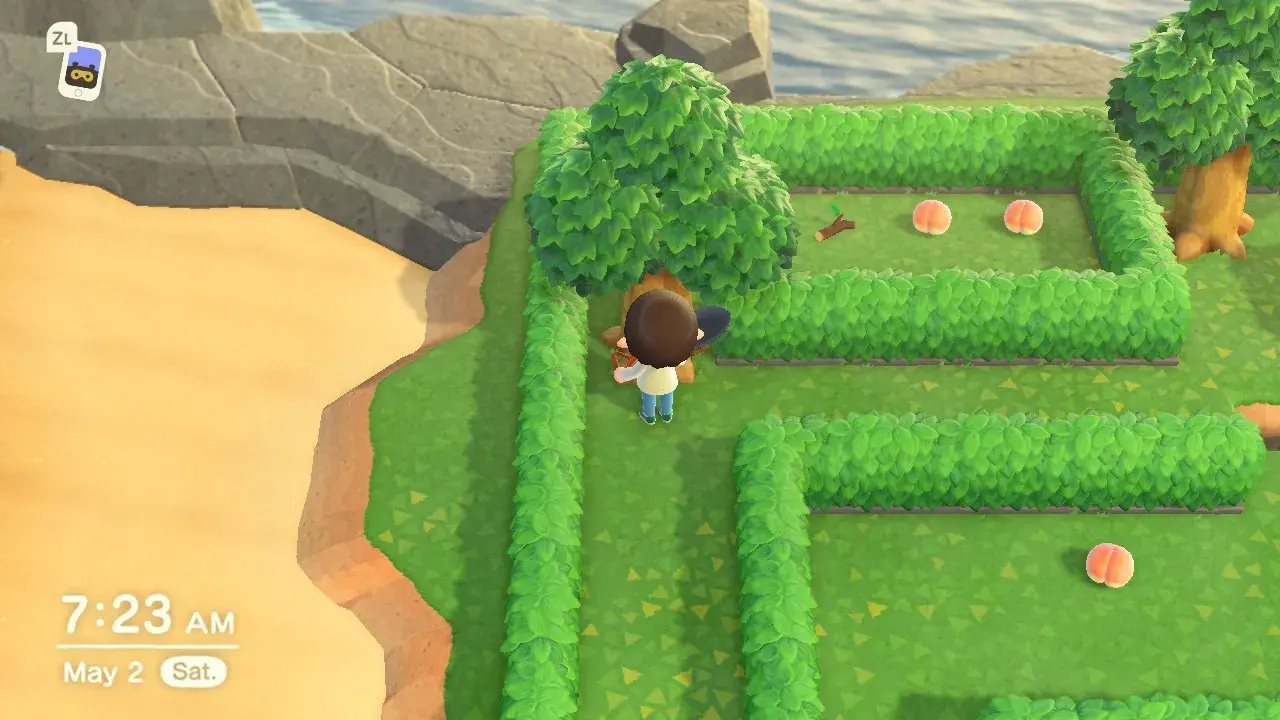Click the fallen tree branch on the grass
This screenshot has height=720, width=1280.
[x=833, y=226]
